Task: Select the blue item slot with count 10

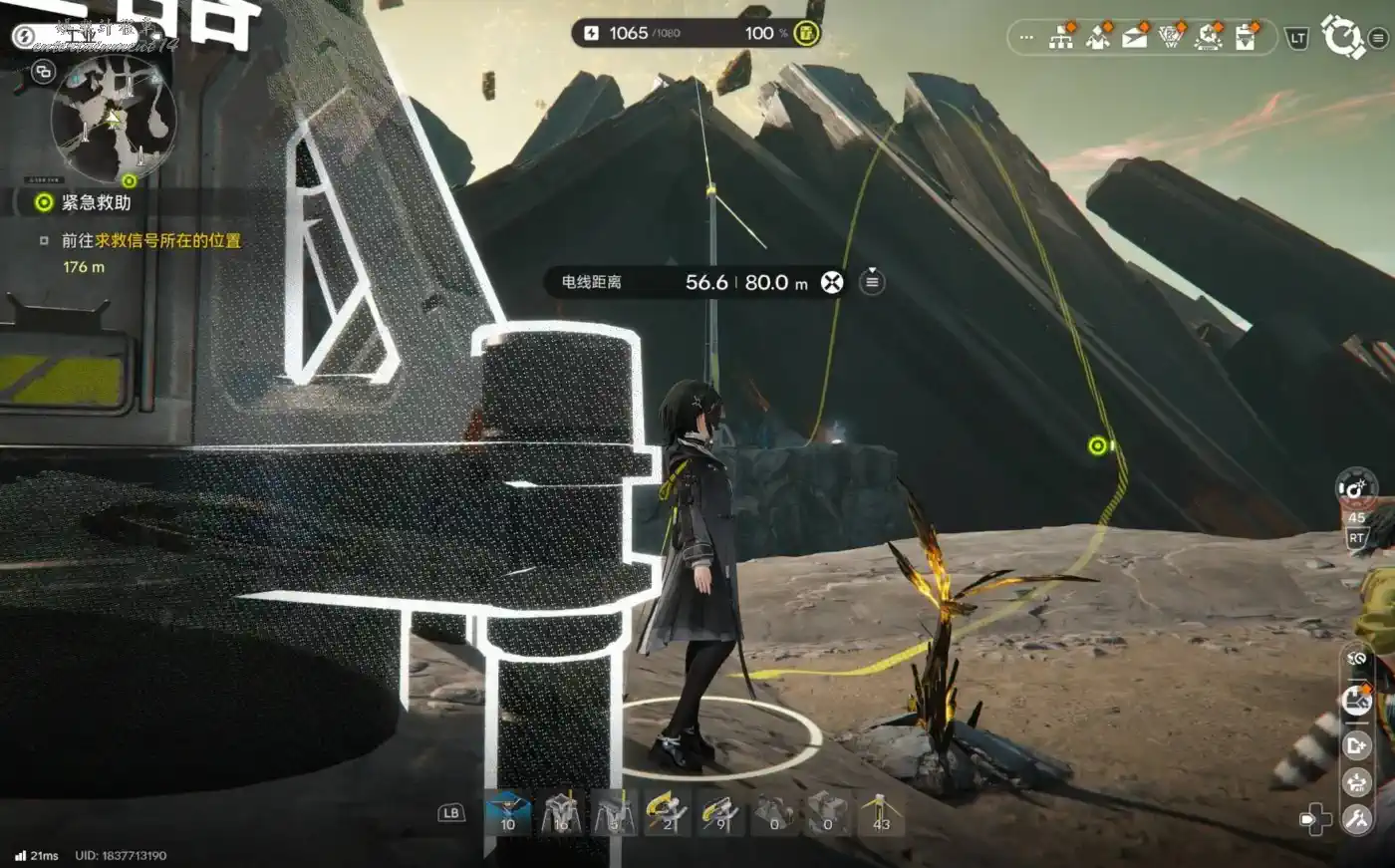Action: pyautogui.click(x=508, y=812)
